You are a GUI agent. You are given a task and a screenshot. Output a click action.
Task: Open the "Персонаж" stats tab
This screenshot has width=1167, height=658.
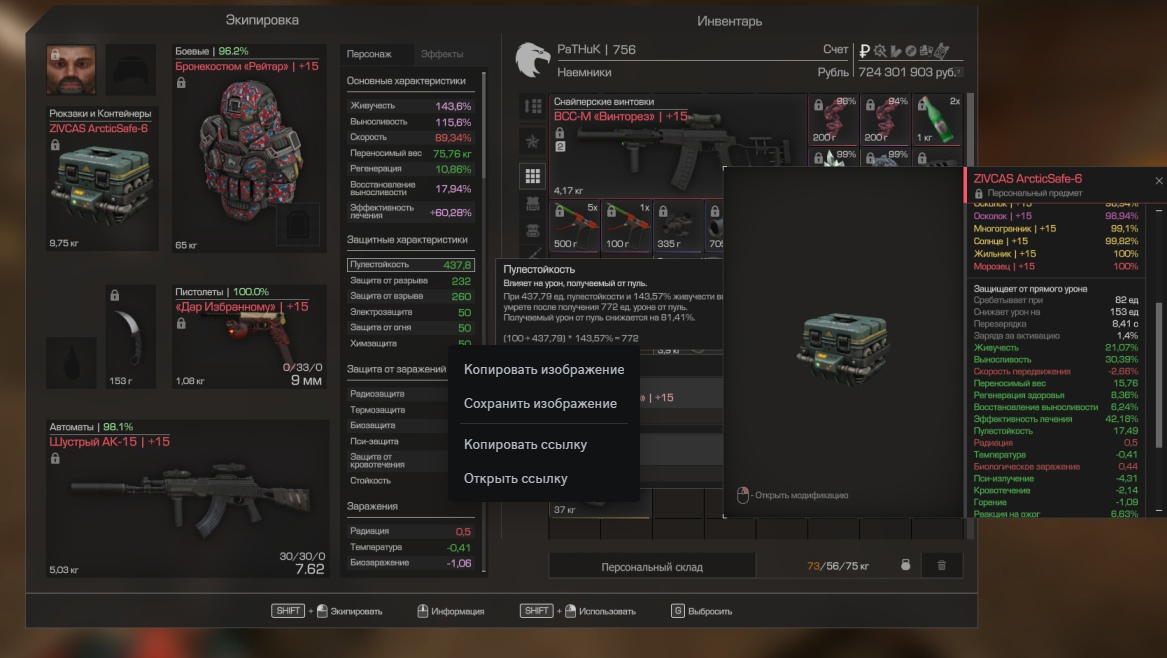click(x=369, y=54)
